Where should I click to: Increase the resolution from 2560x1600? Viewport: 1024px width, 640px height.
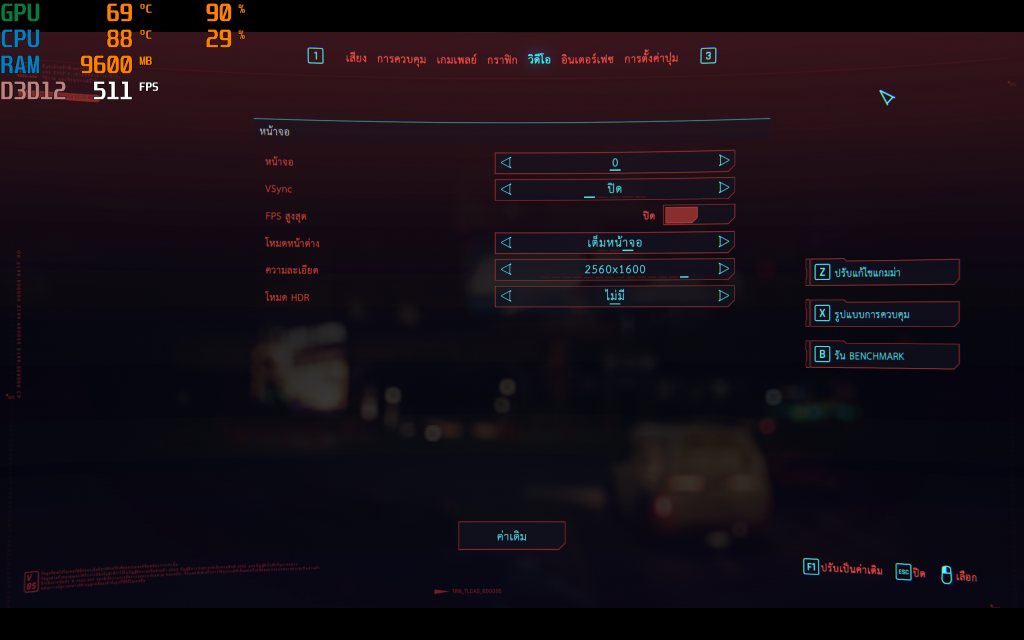(723, 269)
